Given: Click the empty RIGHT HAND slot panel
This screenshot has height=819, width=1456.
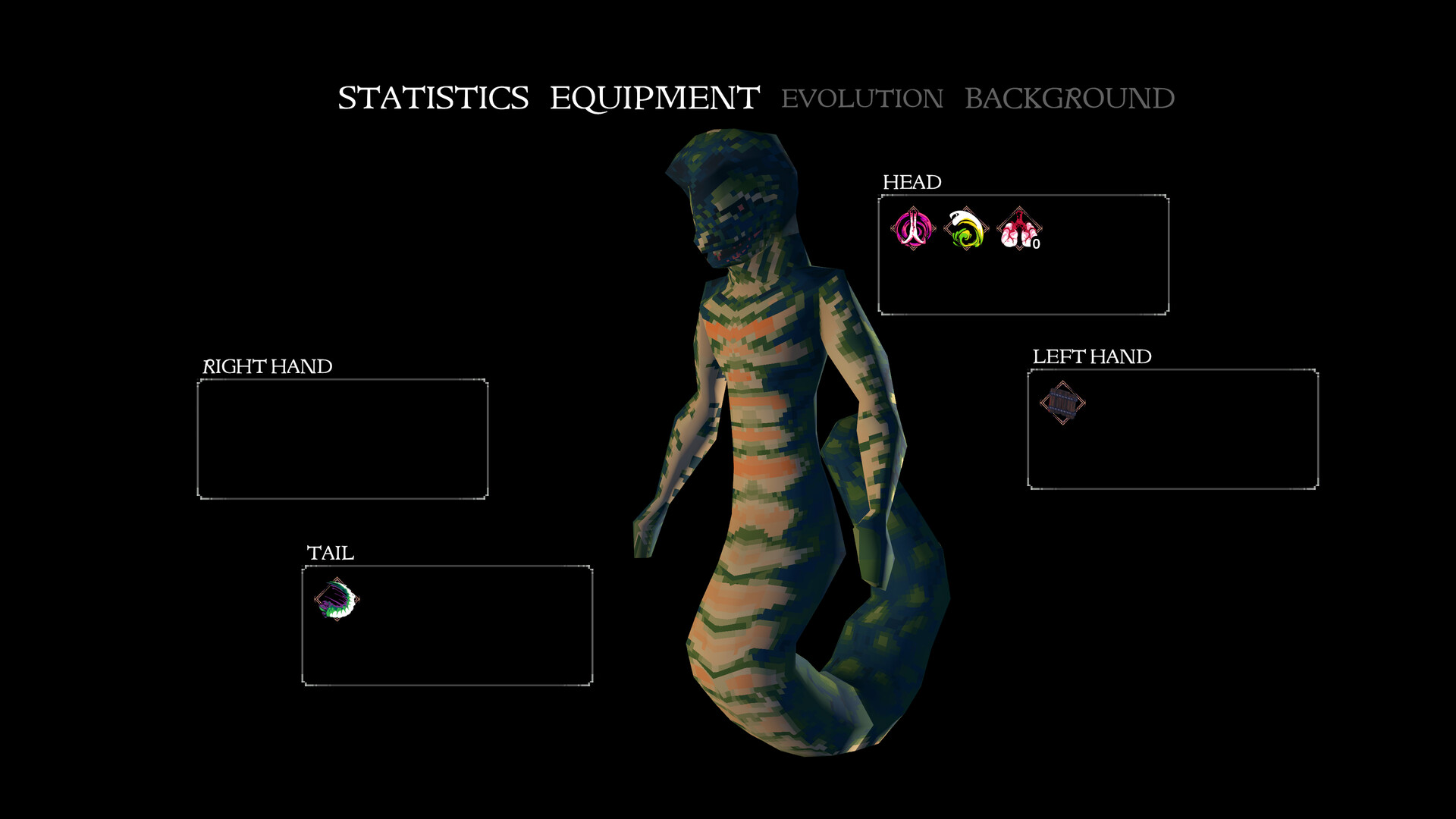Looking at the screenshot, I should coord(341,440).
